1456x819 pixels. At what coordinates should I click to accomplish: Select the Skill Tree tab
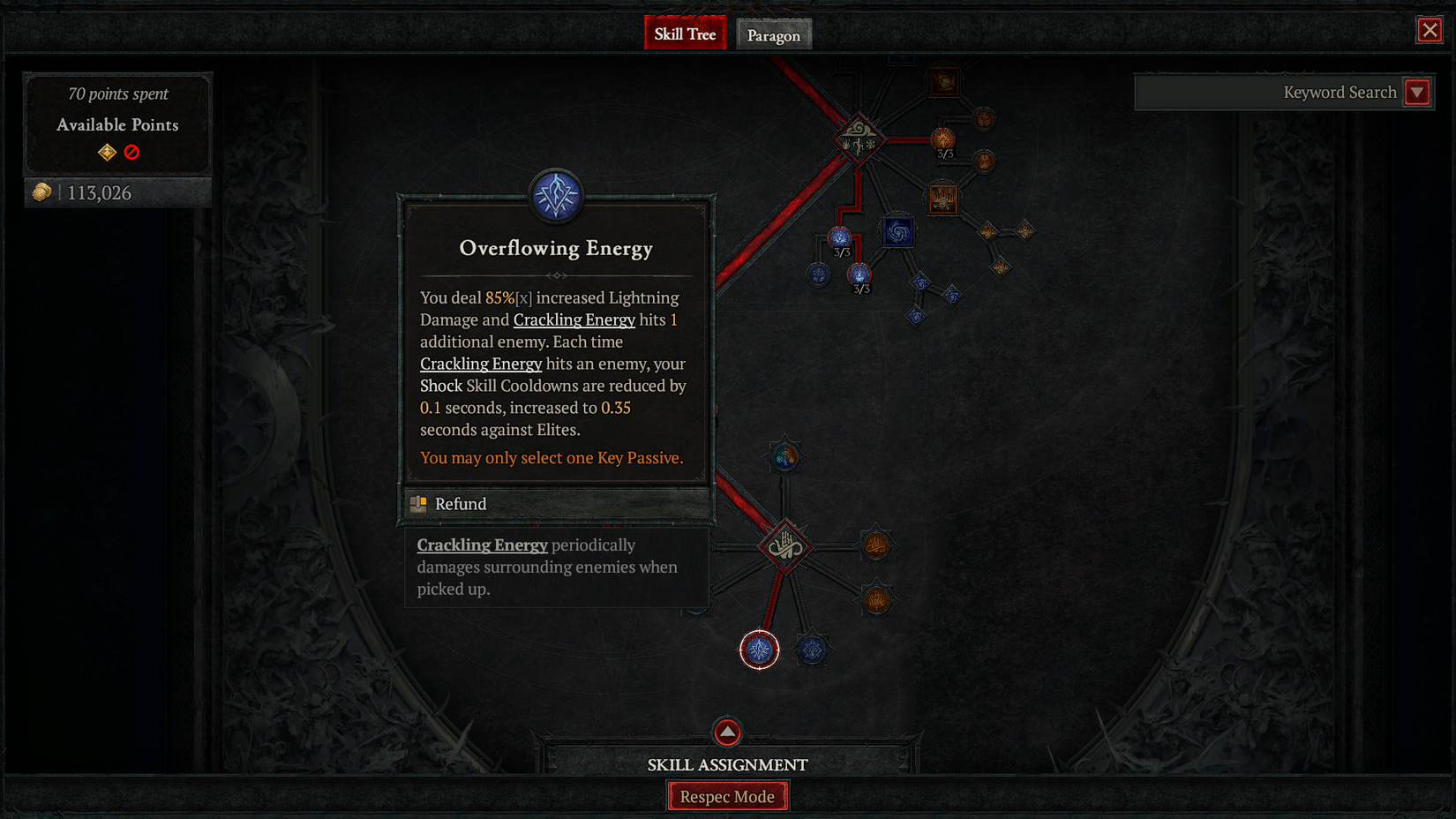(x=685, y=33)
